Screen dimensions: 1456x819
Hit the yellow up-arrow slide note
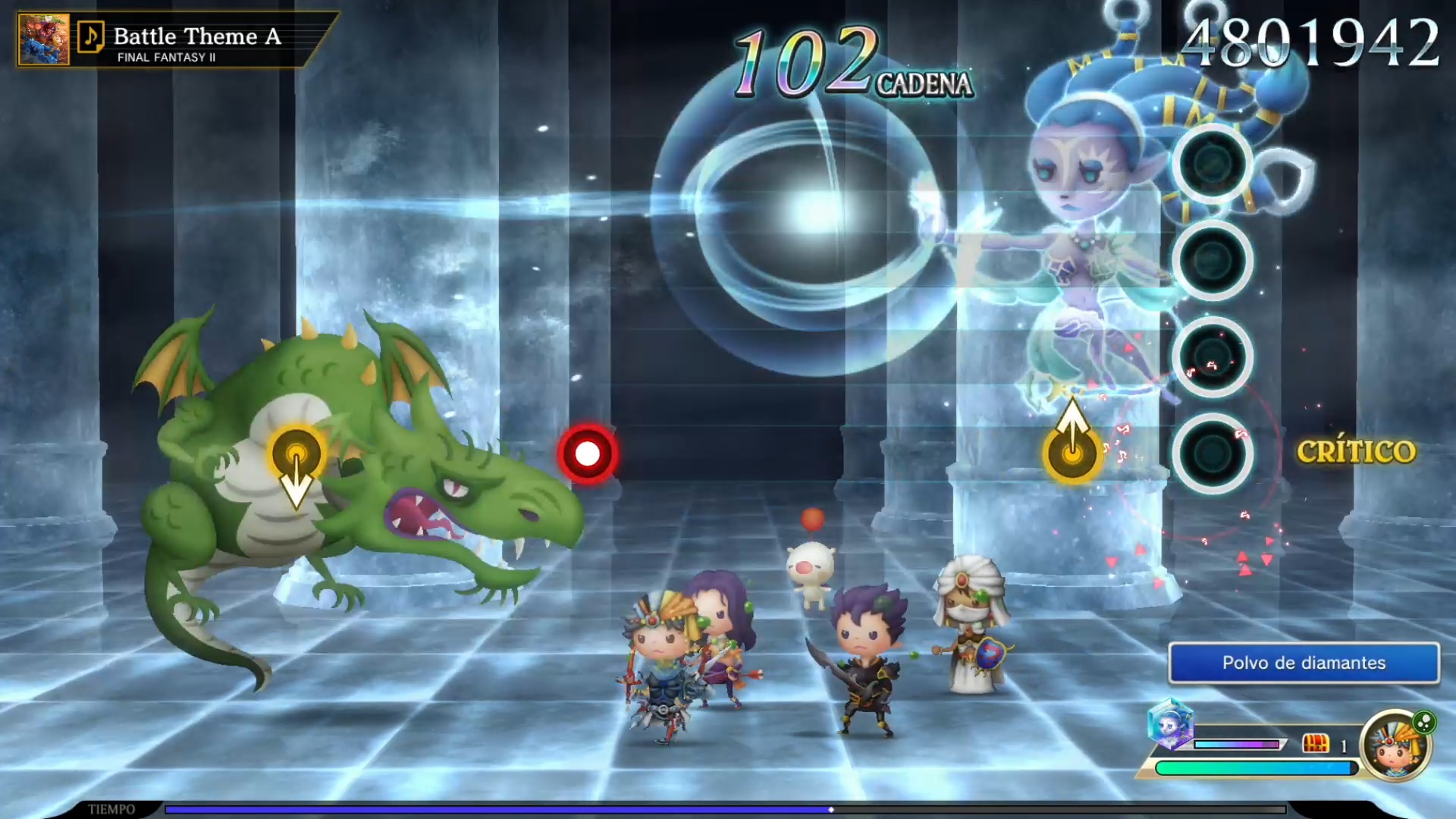[x=1072, y=453]
